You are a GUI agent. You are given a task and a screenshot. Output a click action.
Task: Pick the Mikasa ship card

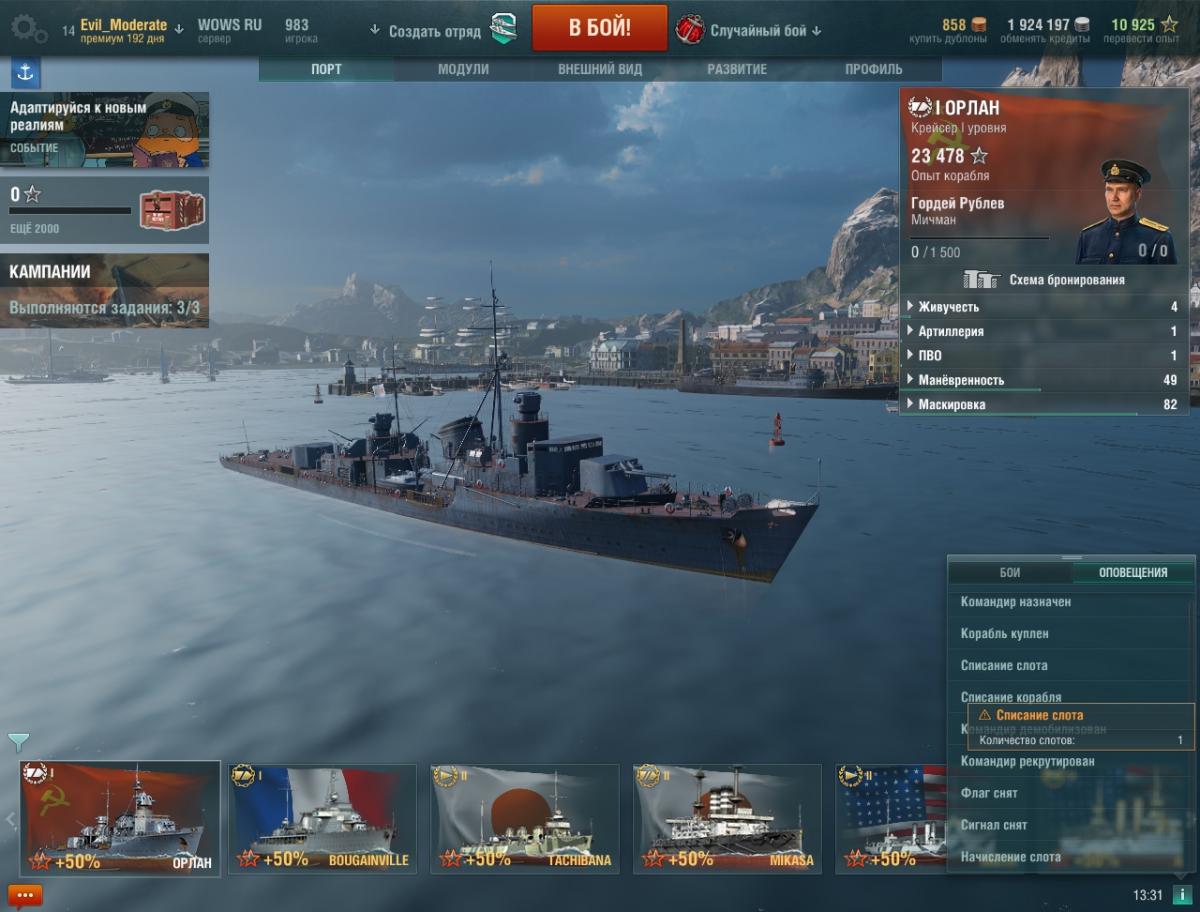pos(727,817)
